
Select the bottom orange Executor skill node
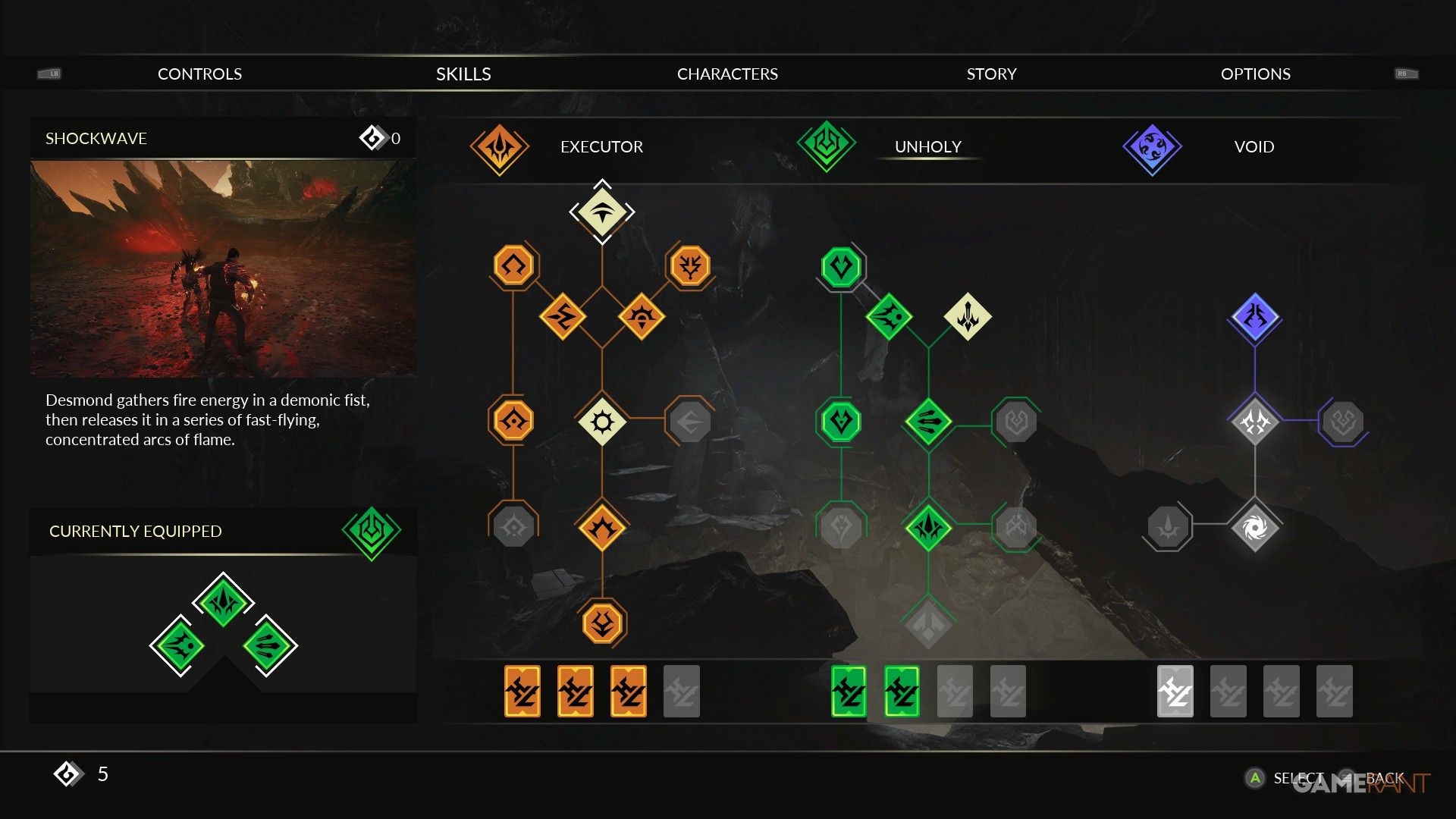click(x=602, y=623)
